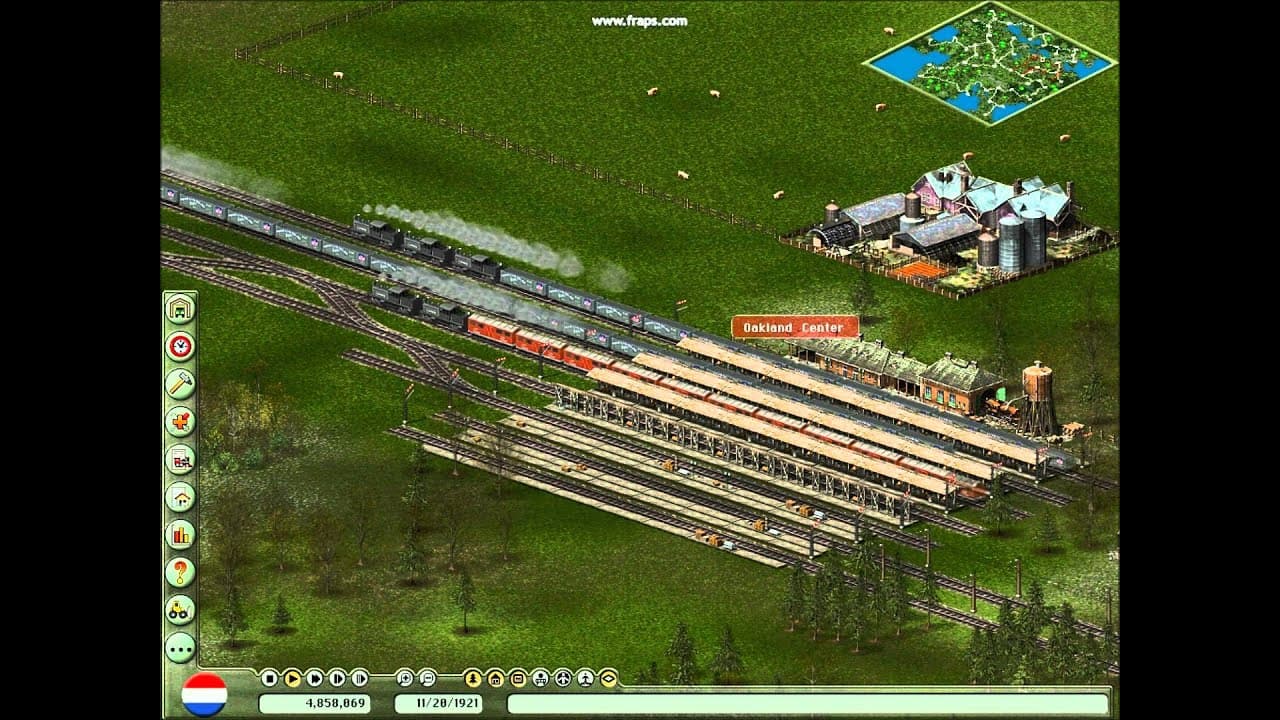Select the hammer construction tool

180,385
